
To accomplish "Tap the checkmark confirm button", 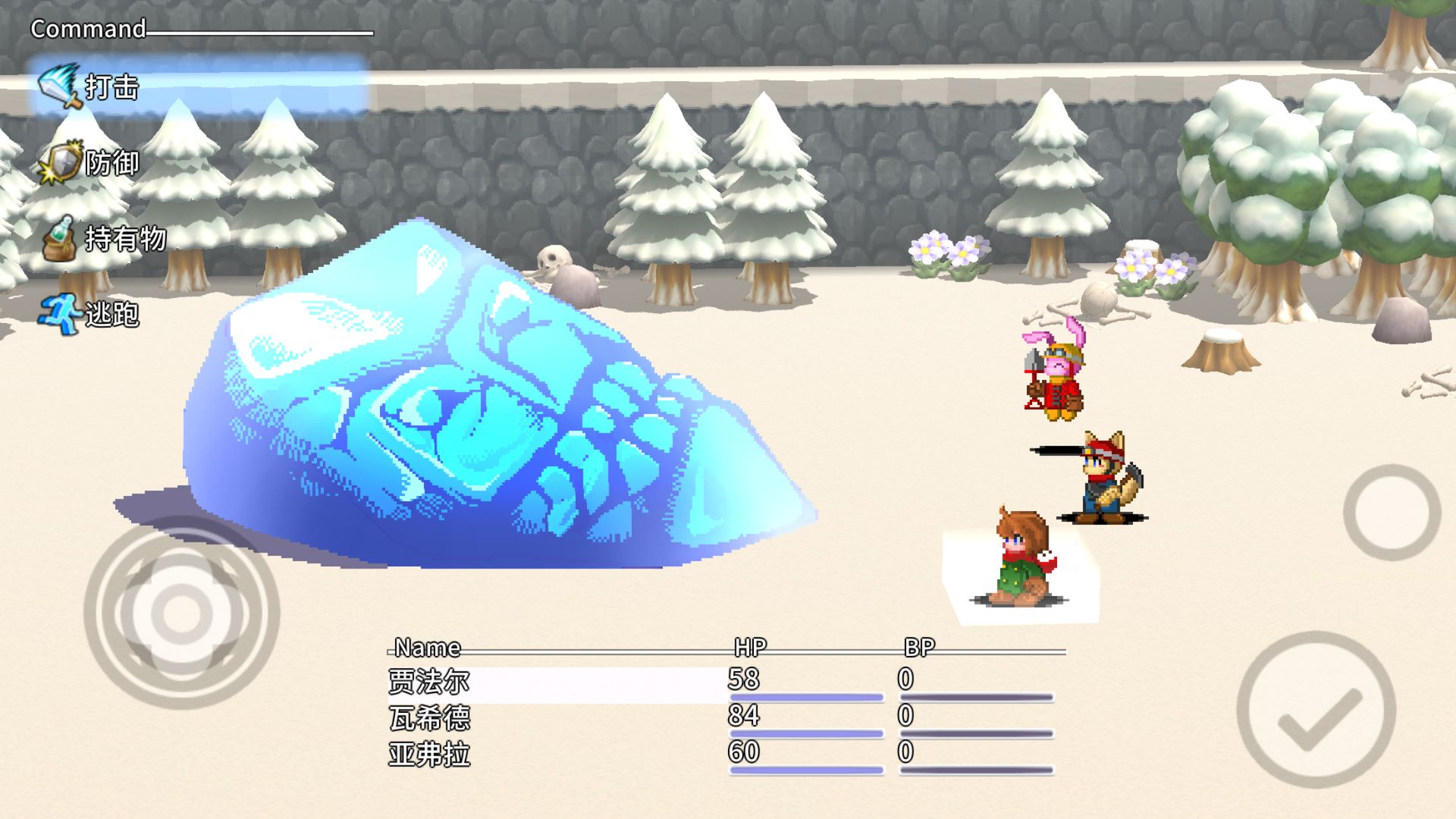I will click(1316, 710).
